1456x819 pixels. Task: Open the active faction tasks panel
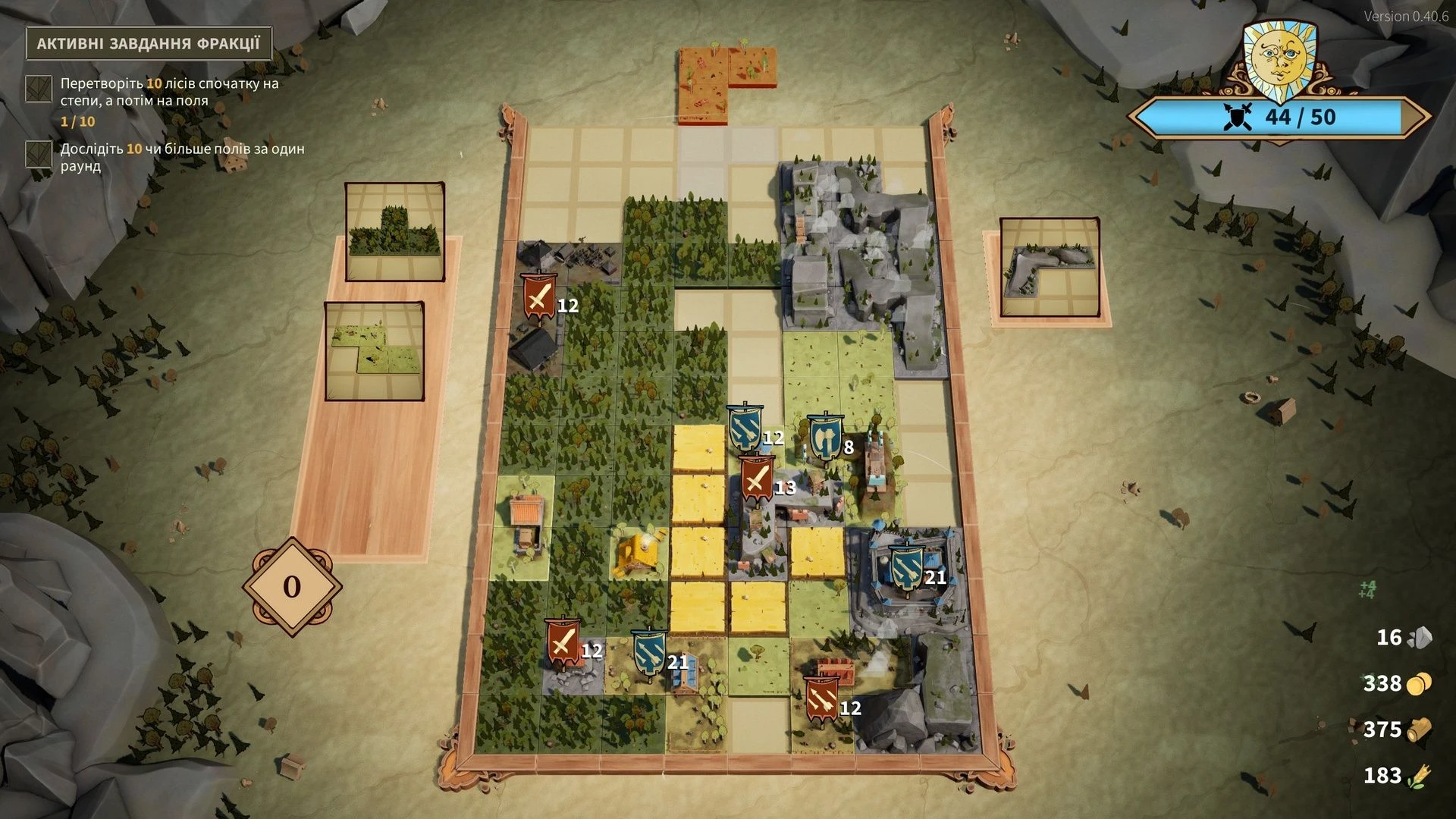pos(149,43)
